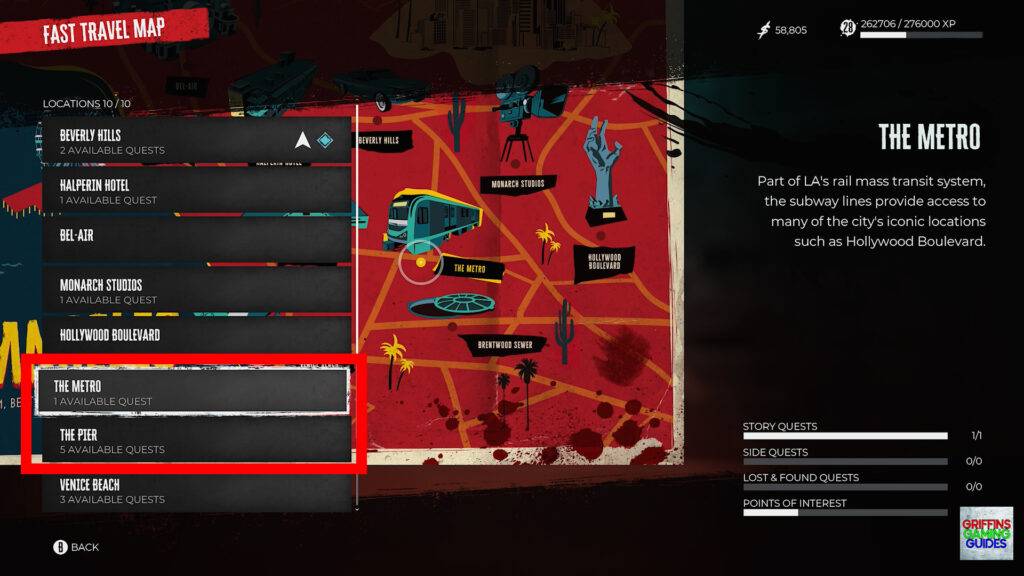Screen dimensions: 1024x576
Task: Pick Monarch Studios from the location list
Action: pyautogui.click(x=196, y=291)
